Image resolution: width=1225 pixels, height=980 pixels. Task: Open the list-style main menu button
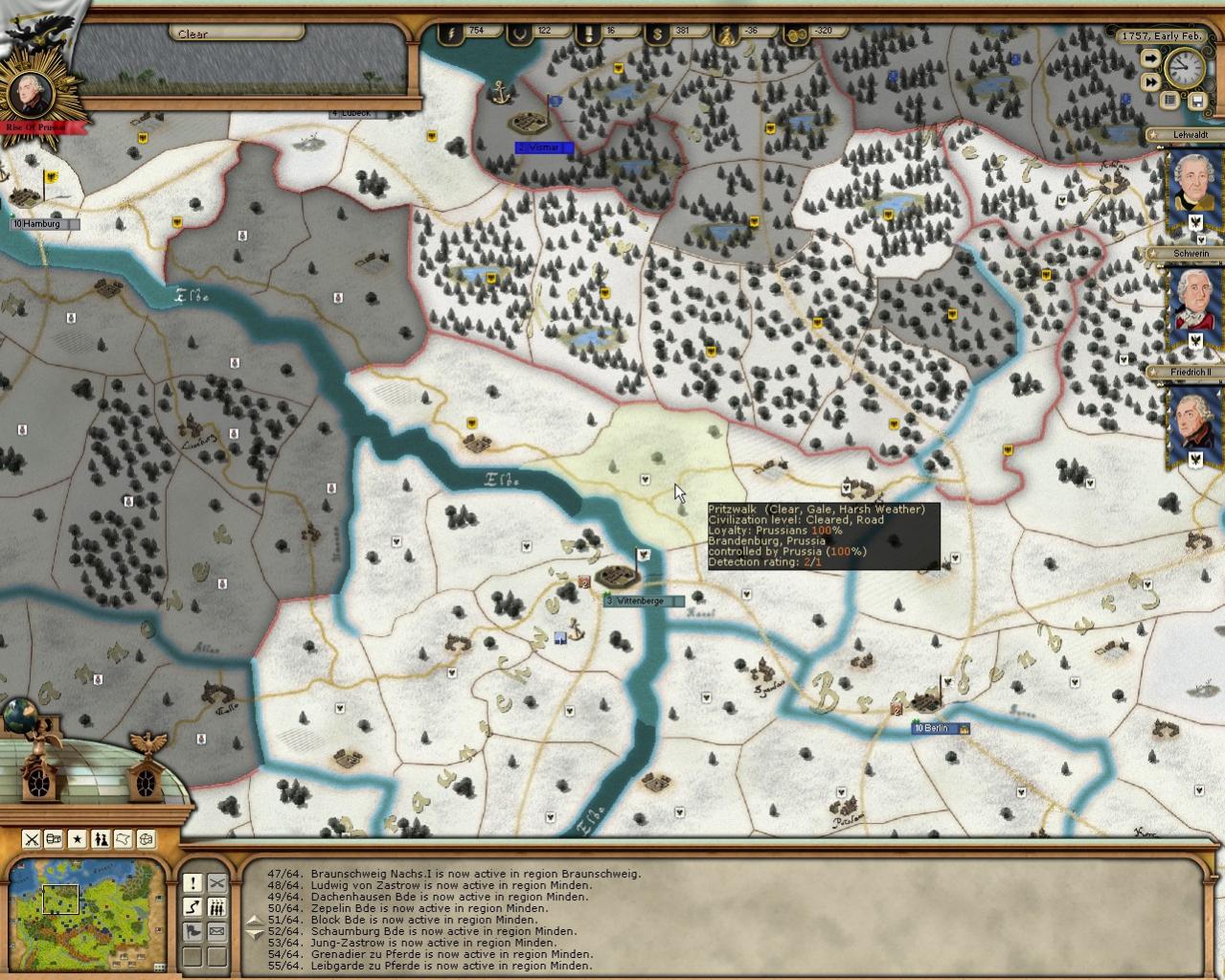click(x=1170, y=100)
